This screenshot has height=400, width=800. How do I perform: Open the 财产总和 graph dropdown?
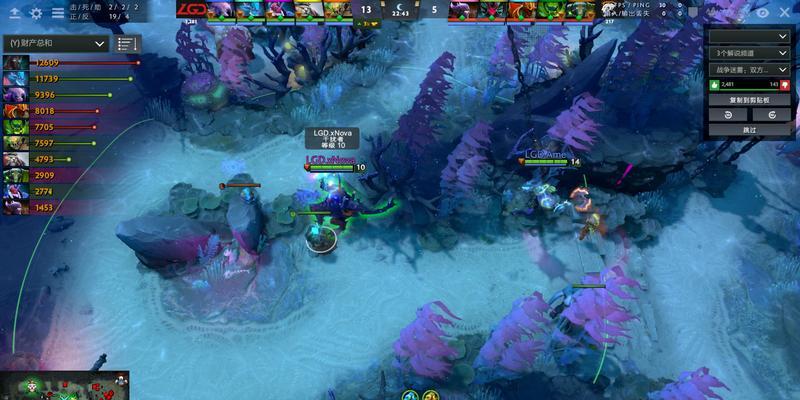coord(55,44)
